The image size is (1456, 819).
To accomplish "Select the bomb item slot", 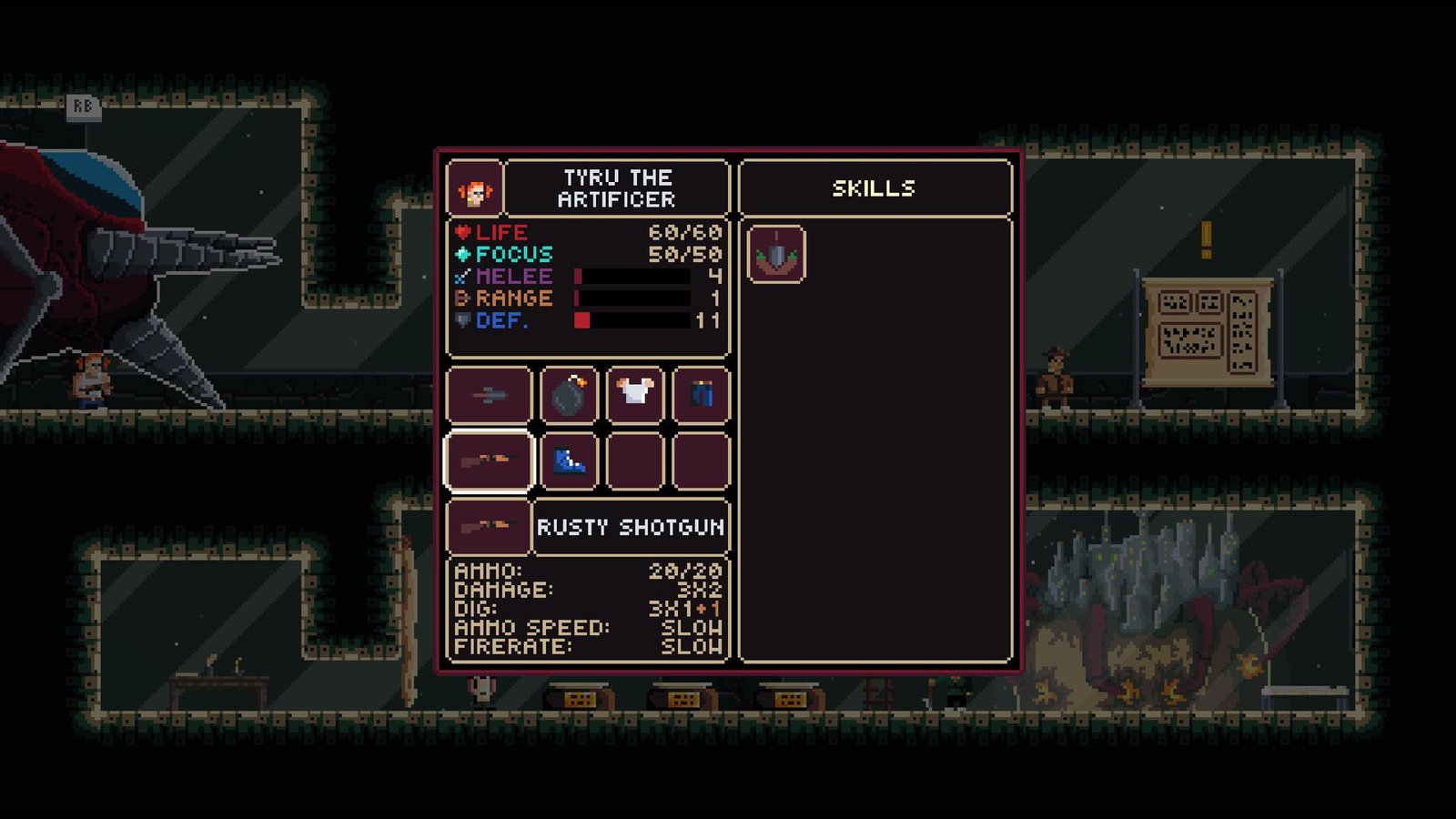I will point(569,396).
